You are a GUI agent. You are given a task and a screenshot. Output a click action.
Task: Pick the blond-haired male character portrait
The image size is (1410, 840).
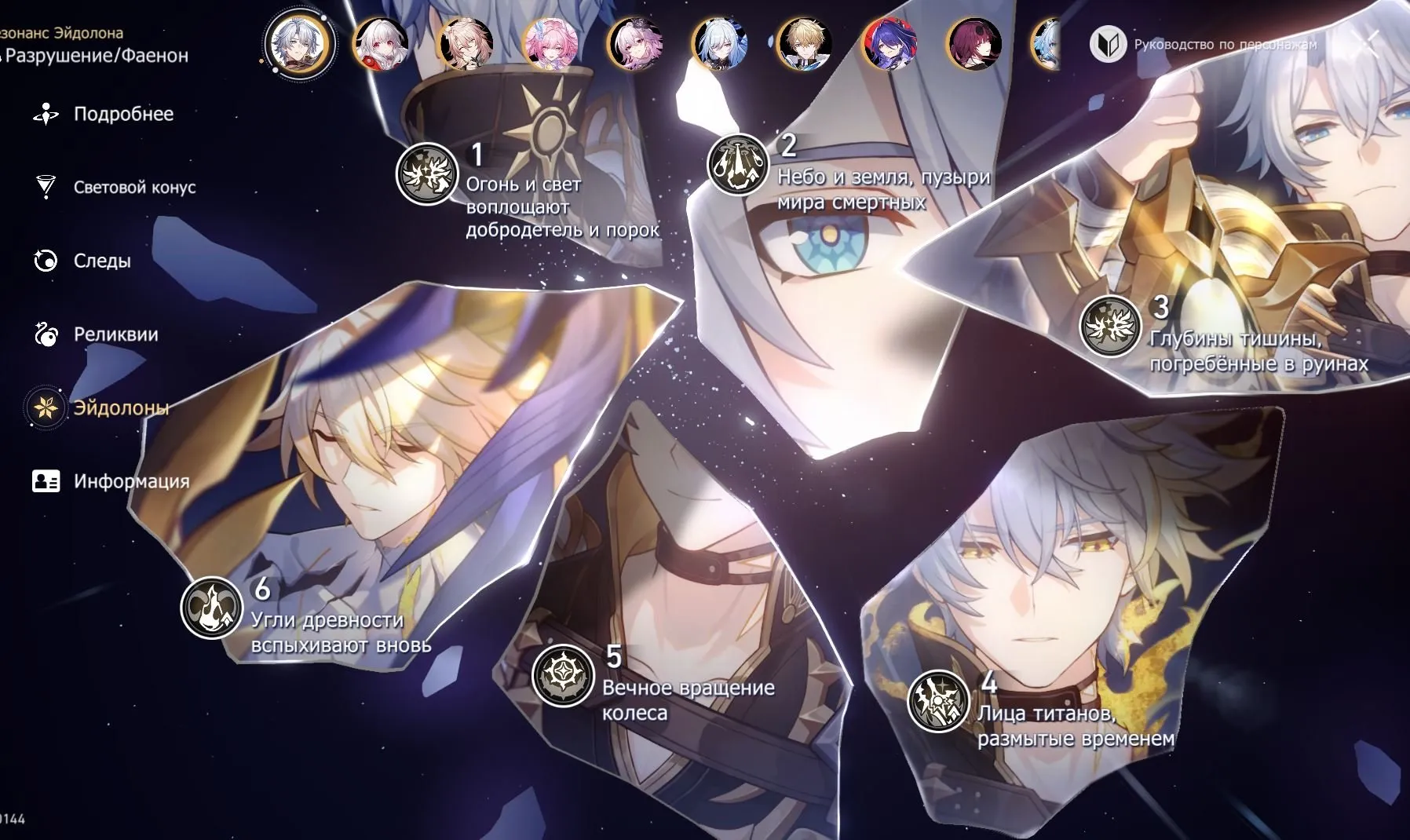click(x=803, y=44)
